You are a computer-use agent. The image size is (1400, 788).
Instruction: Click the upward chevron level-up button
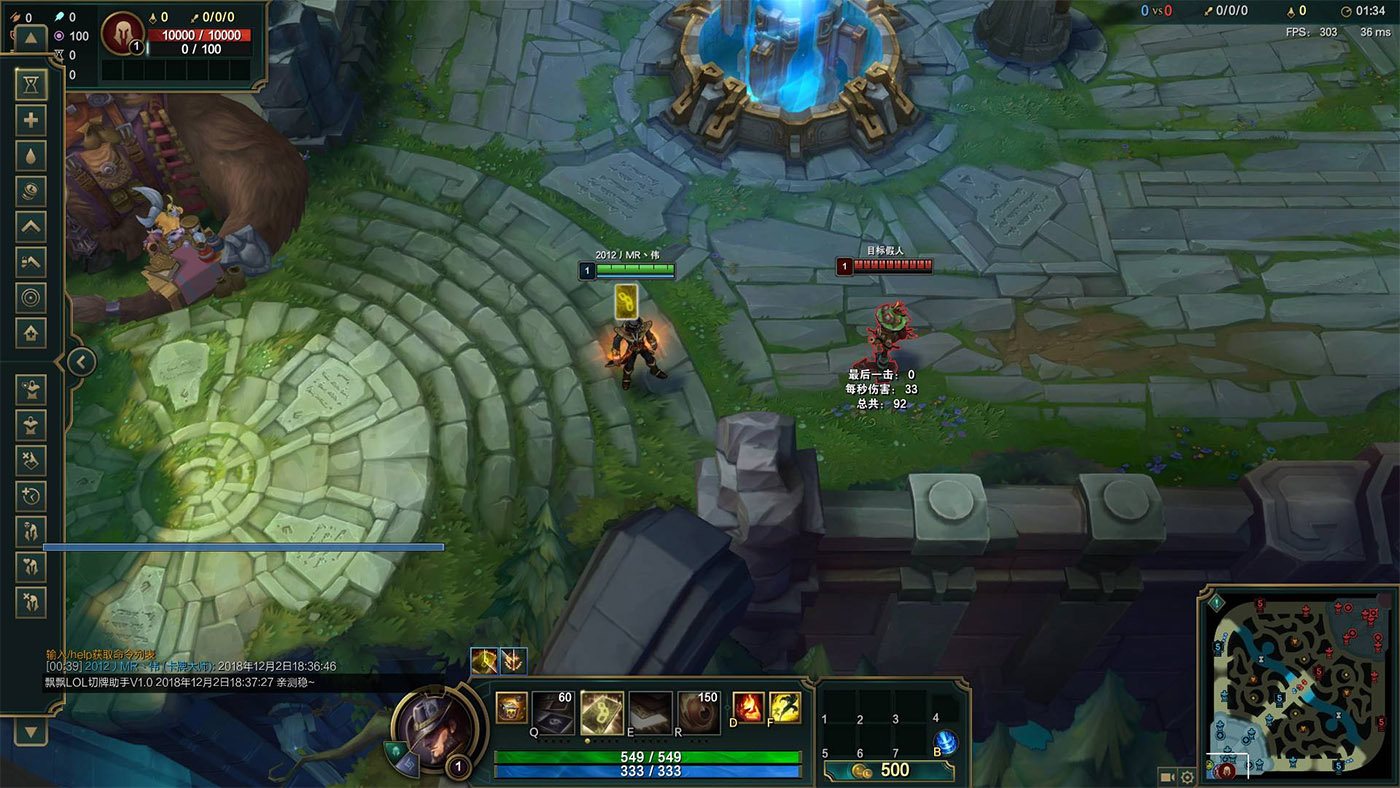click(31, 226)
